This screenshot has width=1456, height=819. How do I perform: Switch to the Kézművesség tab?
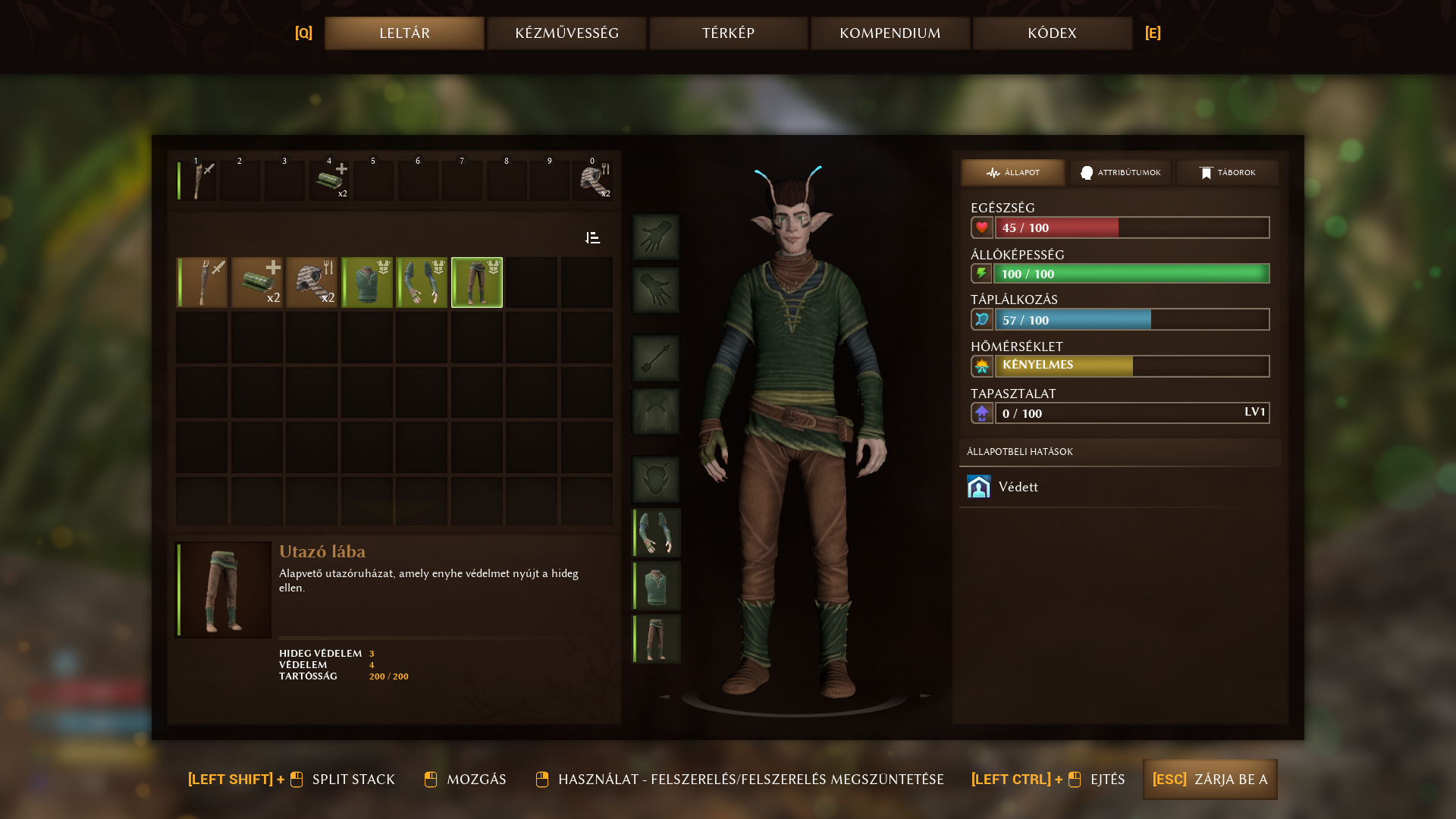pos(566,33)
